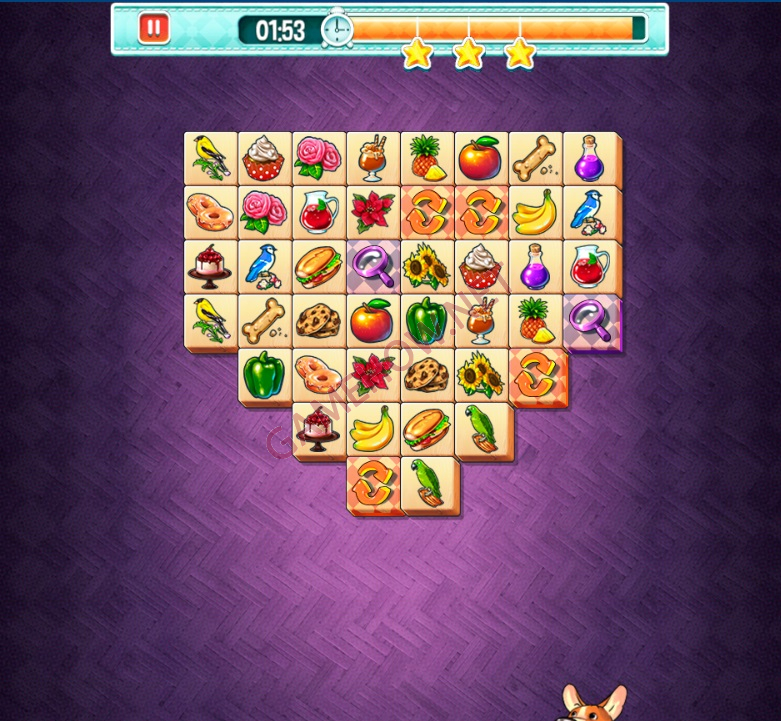
Task: Select the poinsettia tile beside the red pitcher
Action: 373,212
